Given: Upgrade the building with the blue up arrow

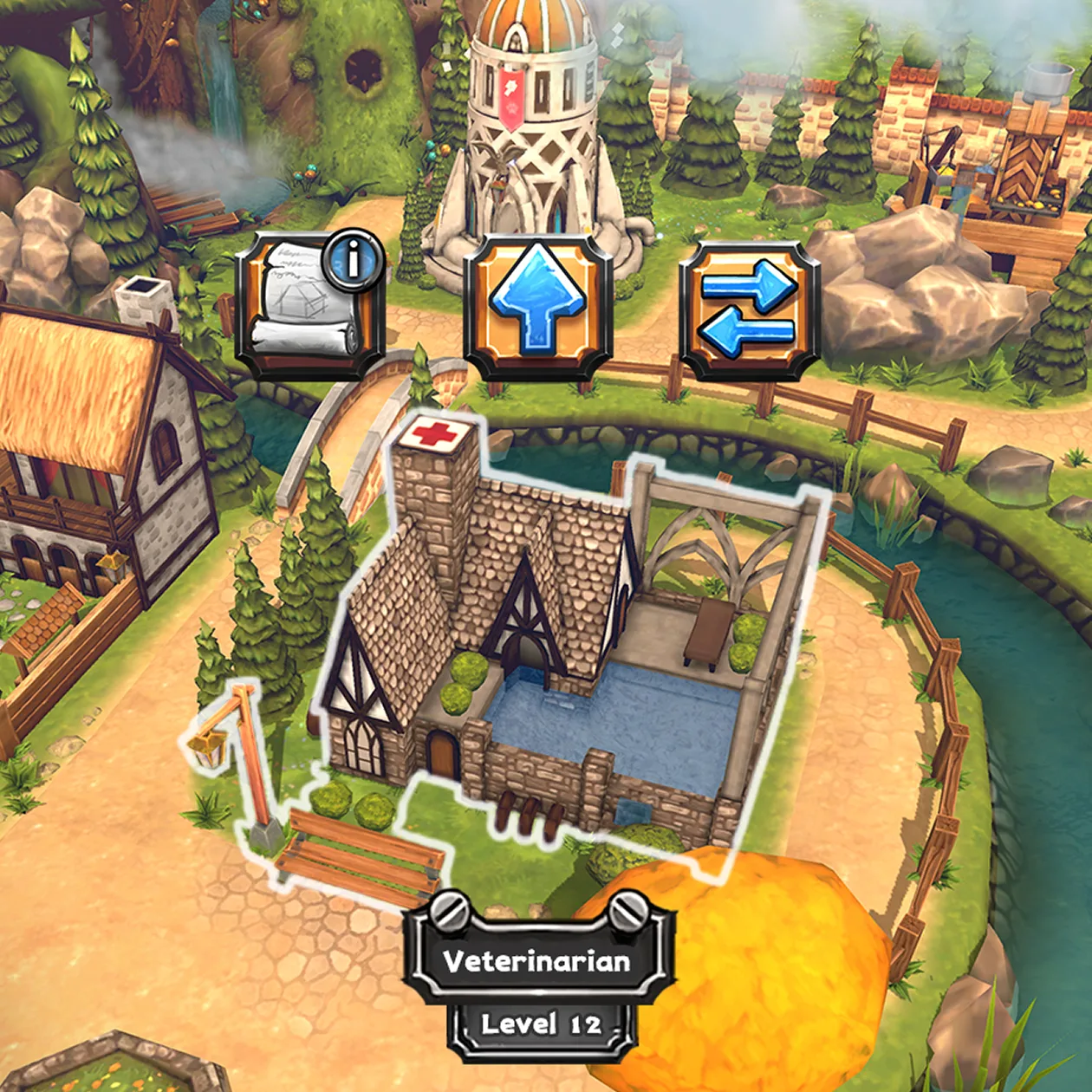Looking at the screenshot, I should click(538, 305).
